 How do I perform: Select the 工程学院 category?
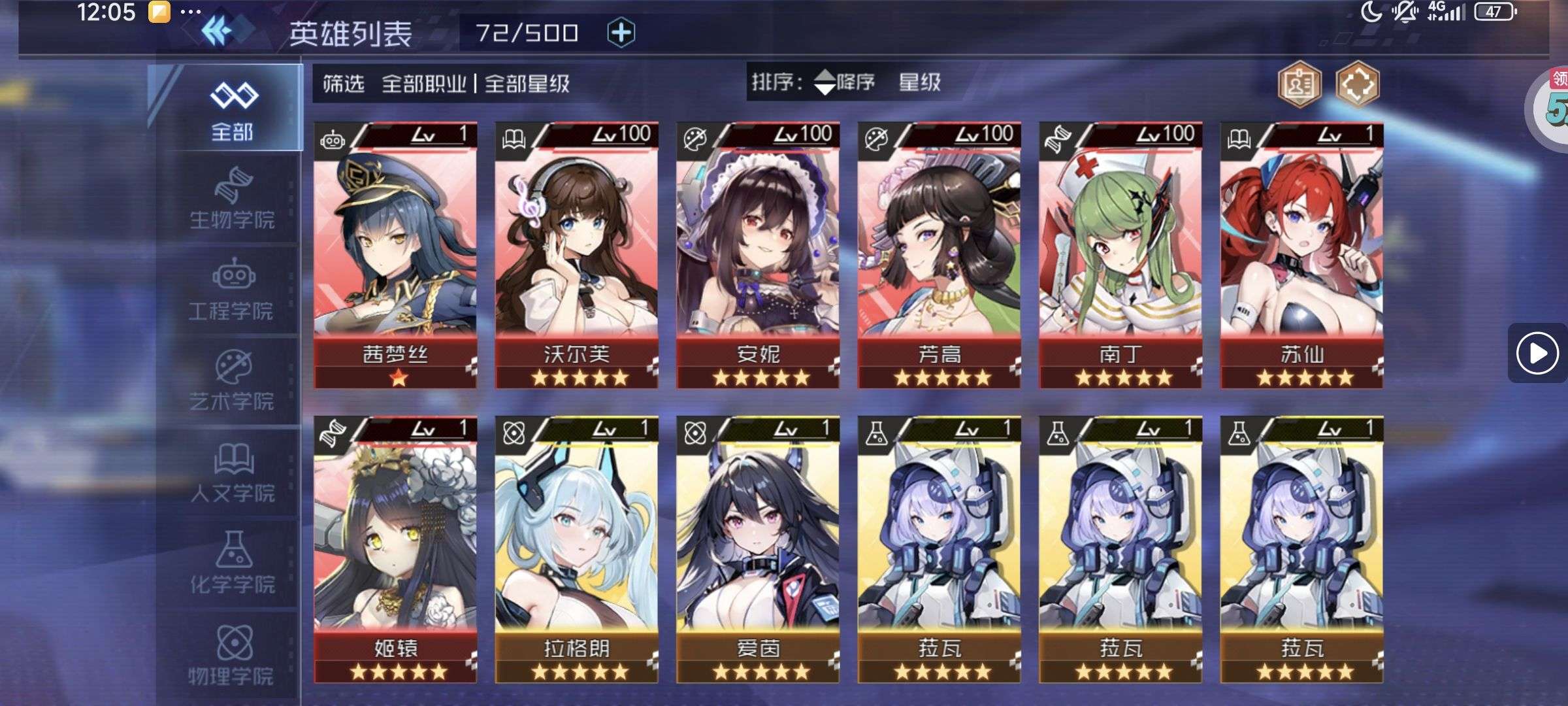pyautogui.click(x=232, y=291)
